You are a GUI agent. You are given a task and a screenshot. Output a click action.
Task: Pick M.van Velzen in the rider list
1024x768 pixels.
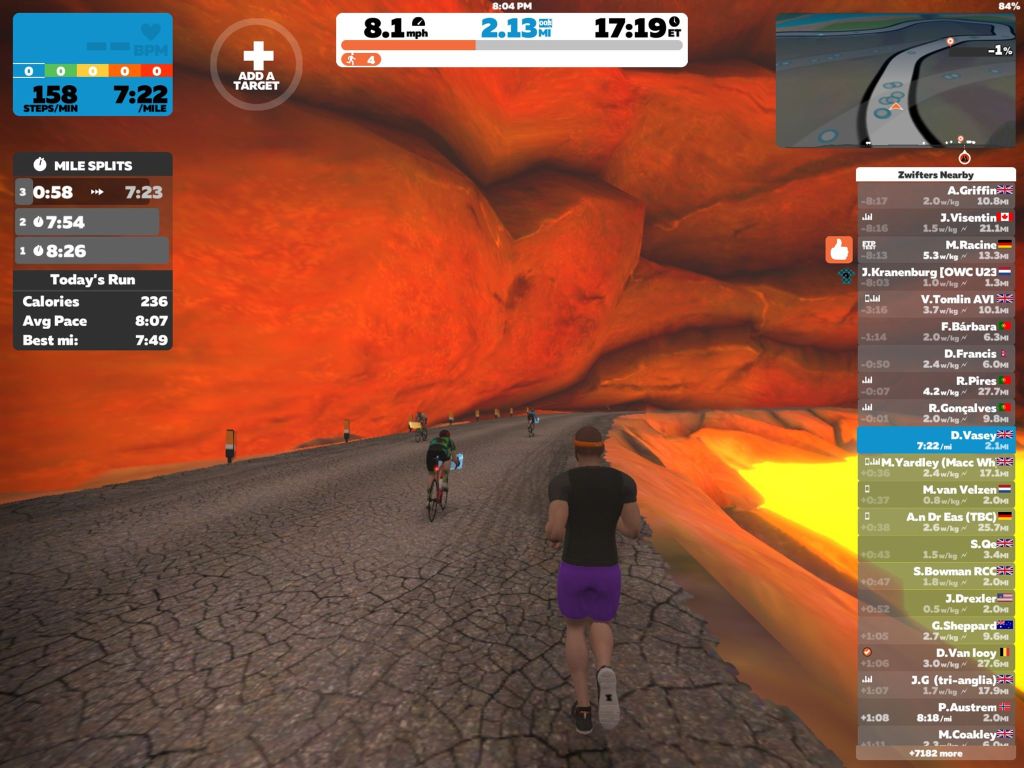[935, 494]
